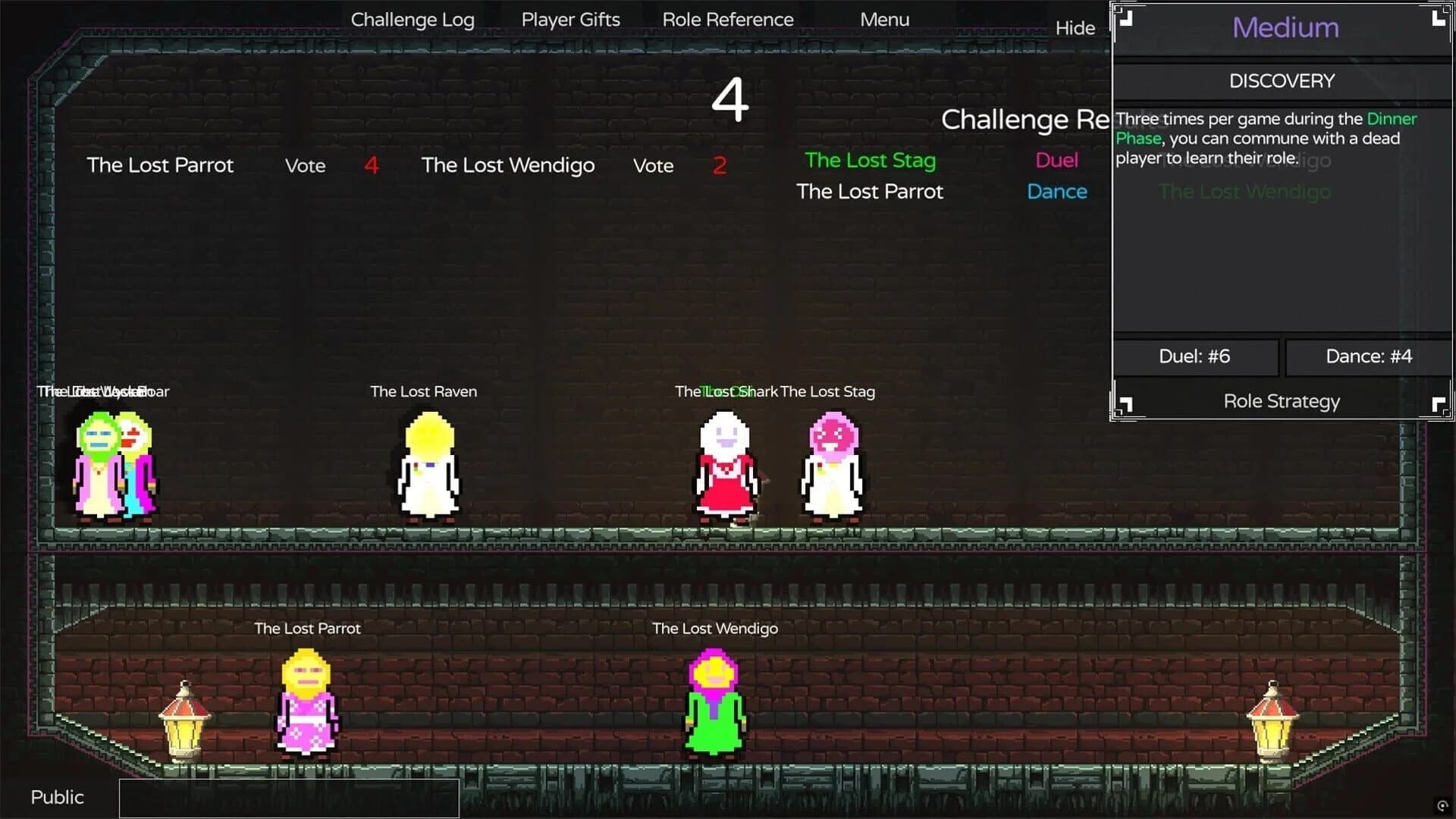Open the Challenge Log
This screenshot has height=819, width=1456.
[x=413, y=19]
